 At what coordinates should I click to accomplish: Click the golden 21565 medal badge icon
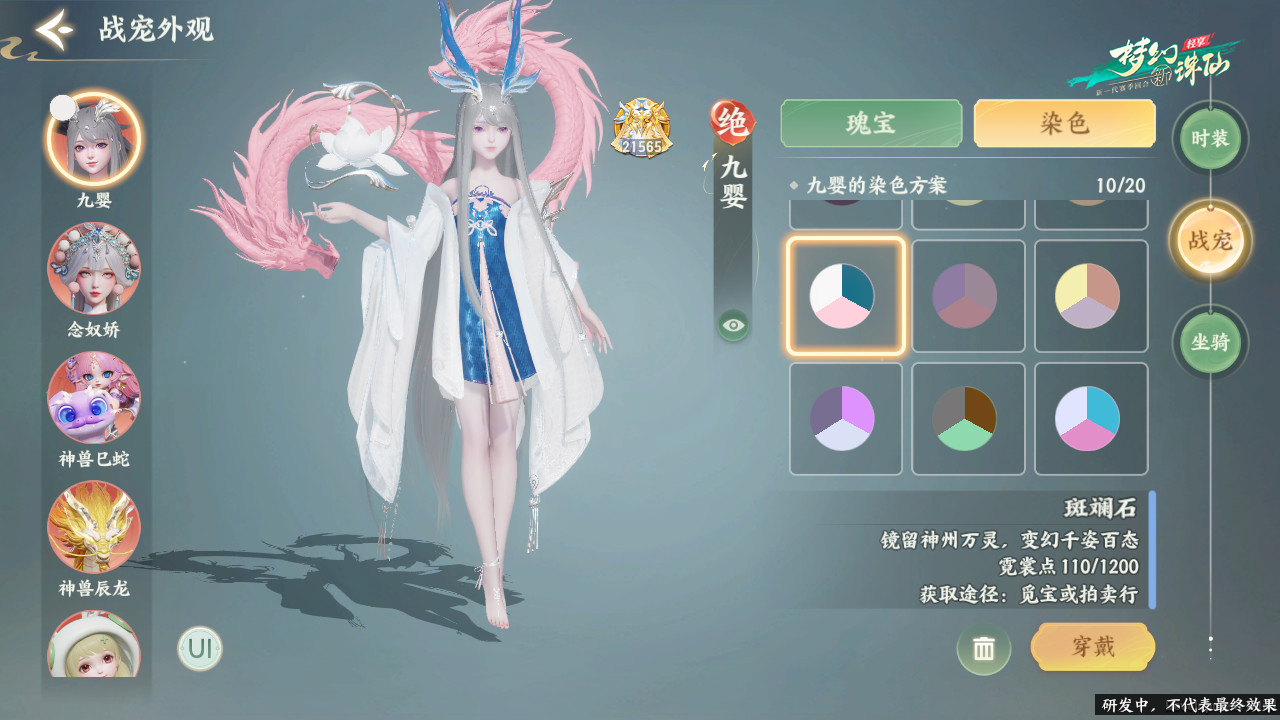click(x=641, y=128)
